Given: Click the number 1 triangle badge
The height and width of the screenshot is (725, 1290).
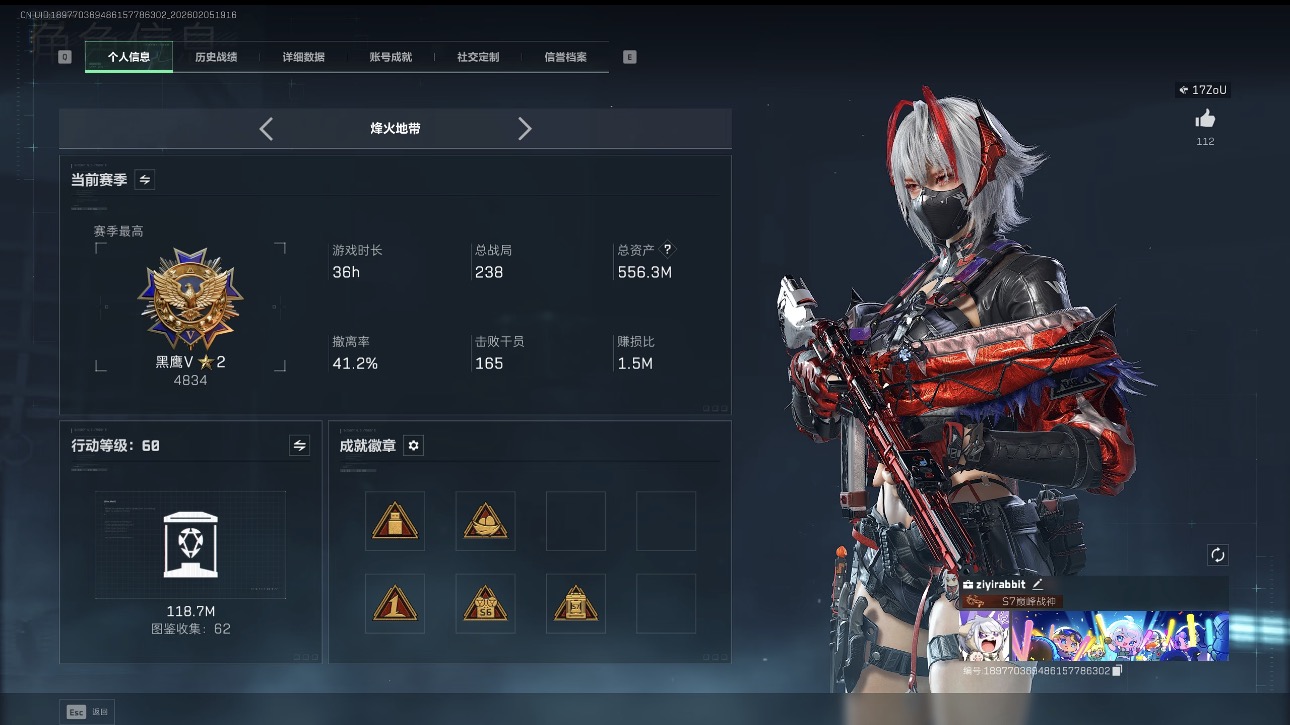Looking at the screenshot, I should tap(395, 604).
